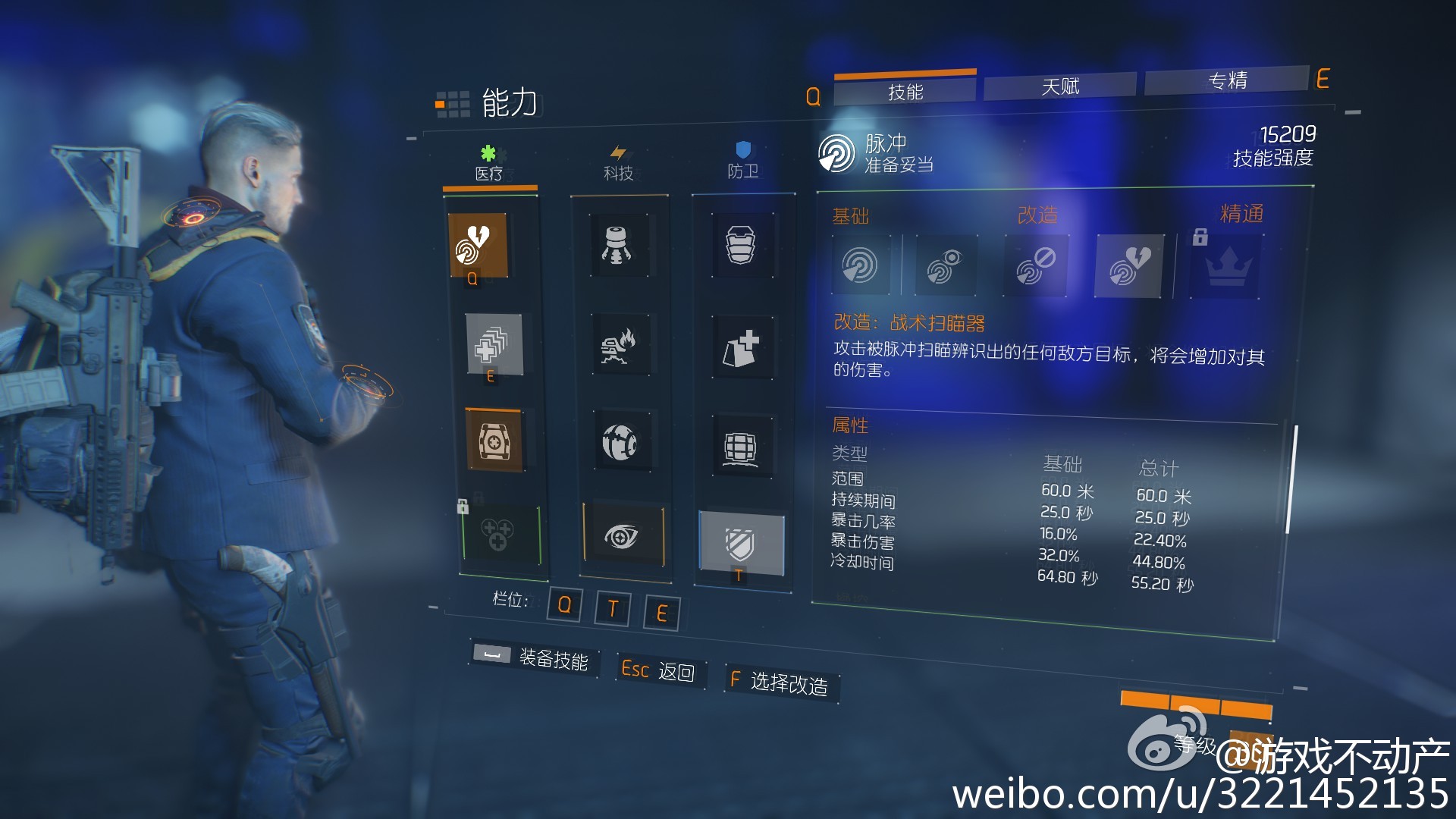Select the turret skill at top of 科技 column
The height and width of the screenshot is (819, 1456).
[x=618, y=245]
